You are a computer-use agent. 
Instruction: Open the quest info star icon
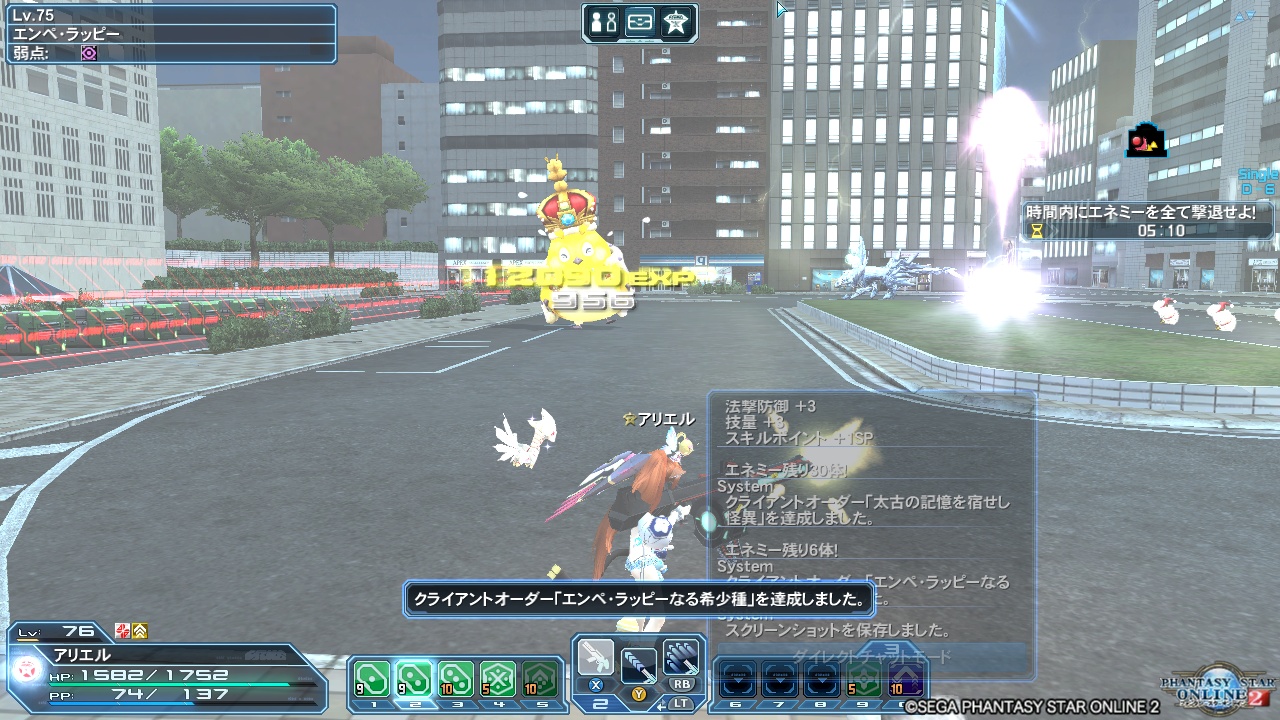click(676, 21)
